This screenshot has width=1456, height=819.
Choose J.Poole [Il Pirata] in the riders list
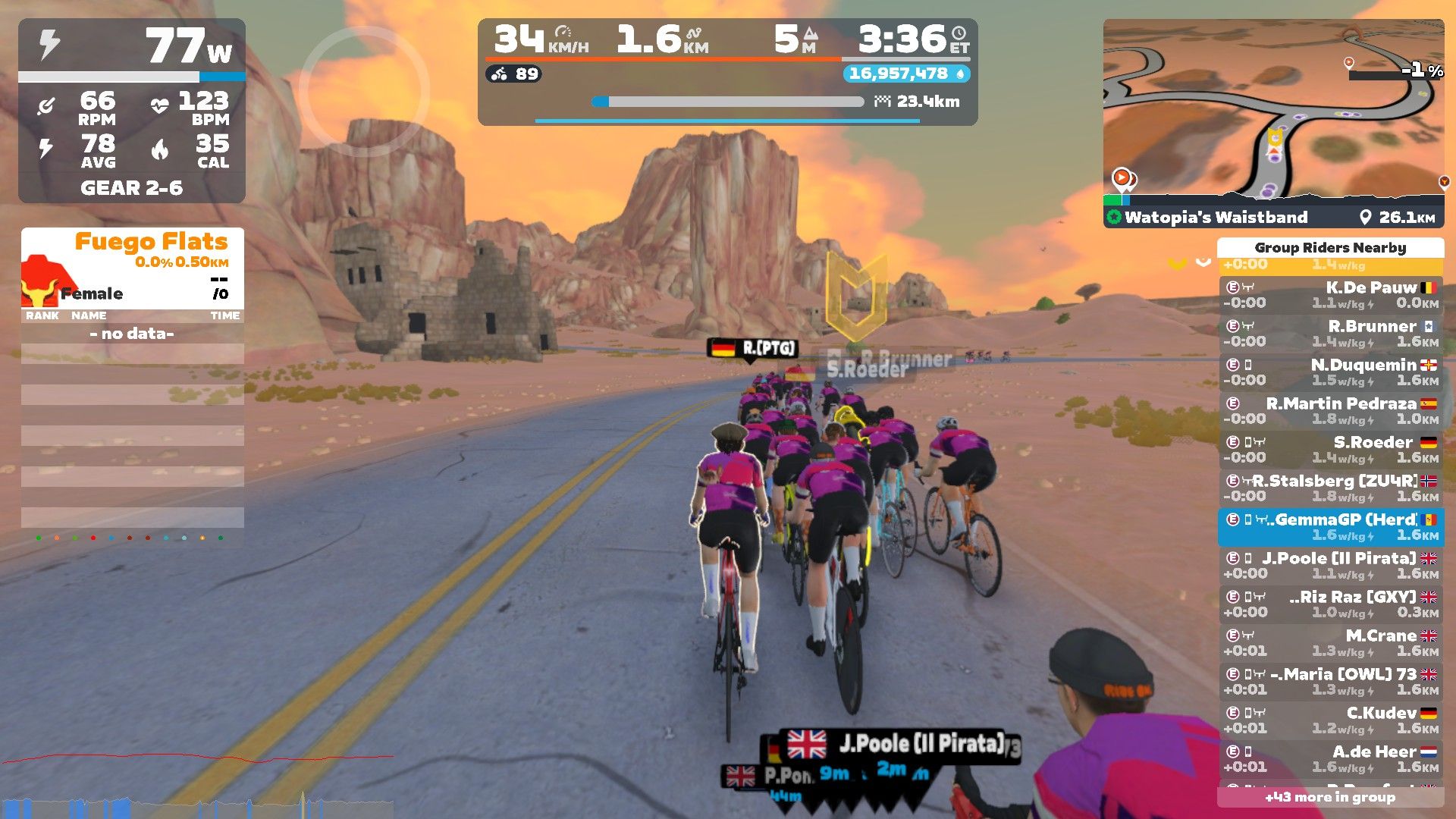coord(1331,566)
